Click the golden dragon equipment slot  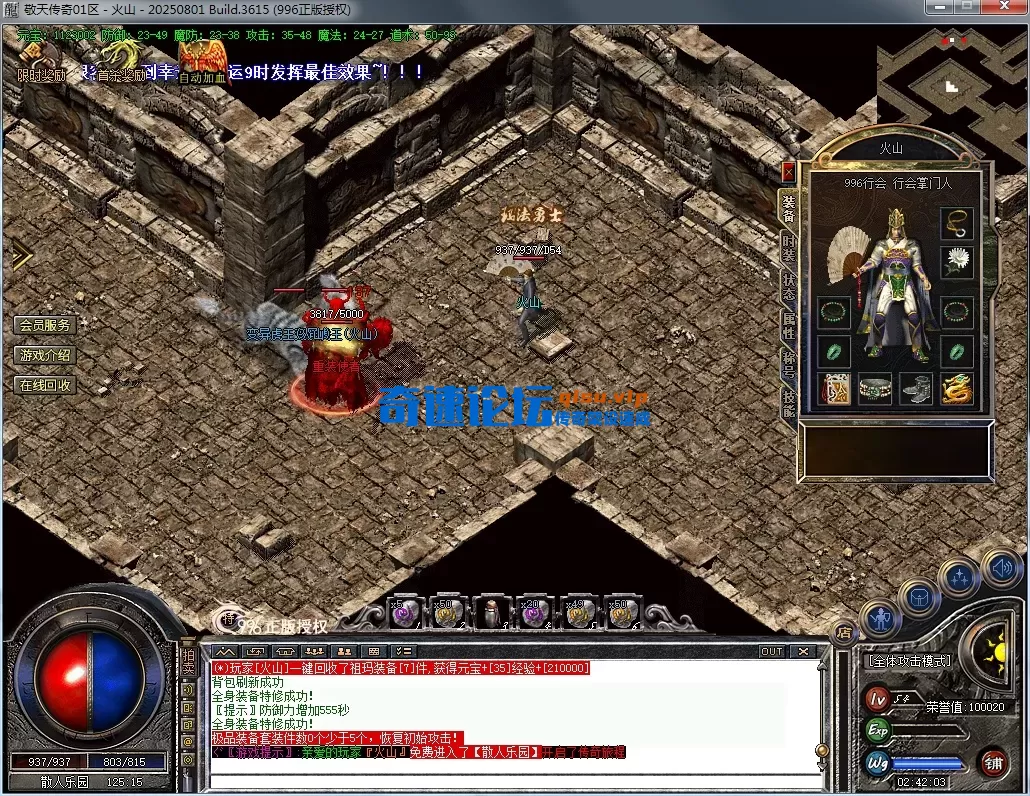pyautogui.click(x=957, y=388)
